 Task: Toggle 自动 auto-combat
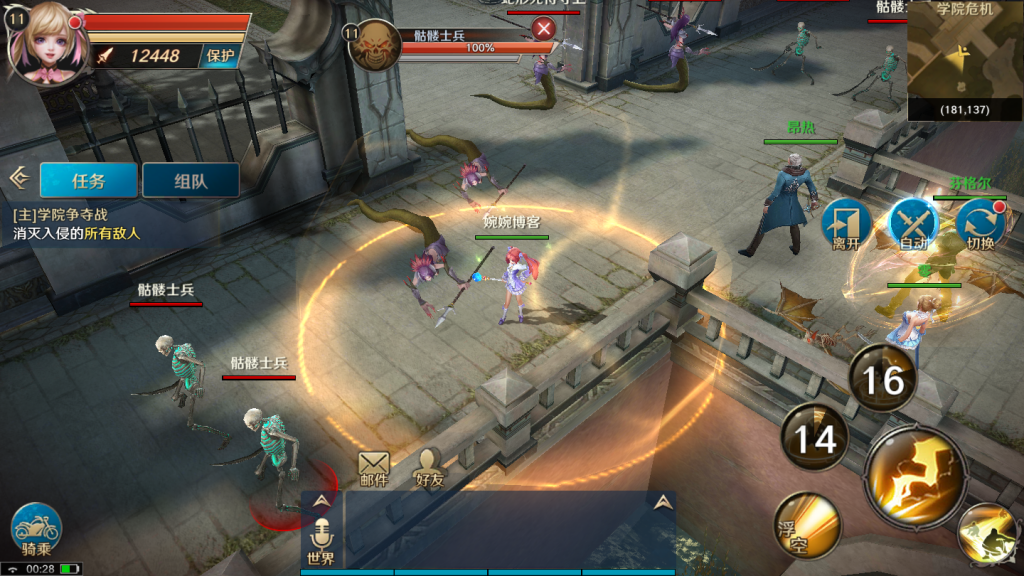click(913, 224)
